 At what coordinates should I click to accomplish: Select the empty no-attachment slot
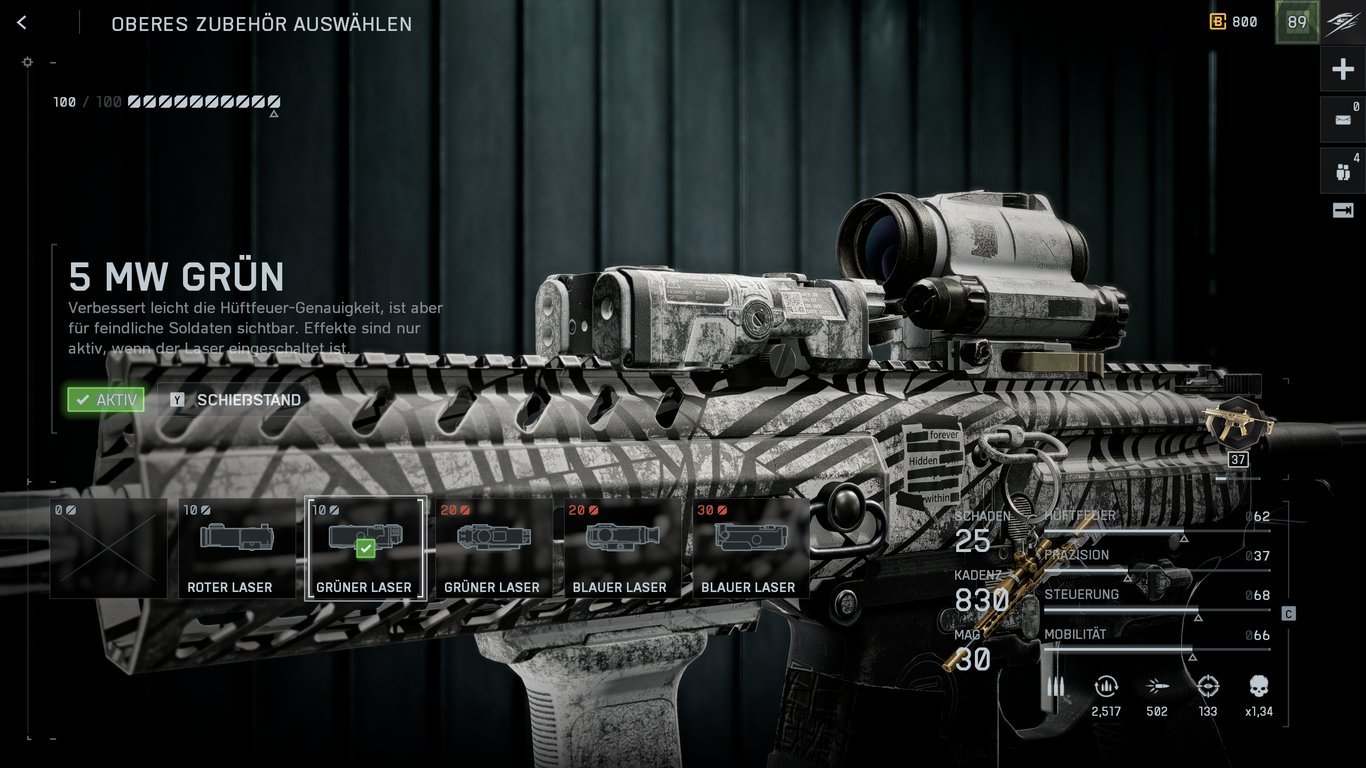pos(108,548)
